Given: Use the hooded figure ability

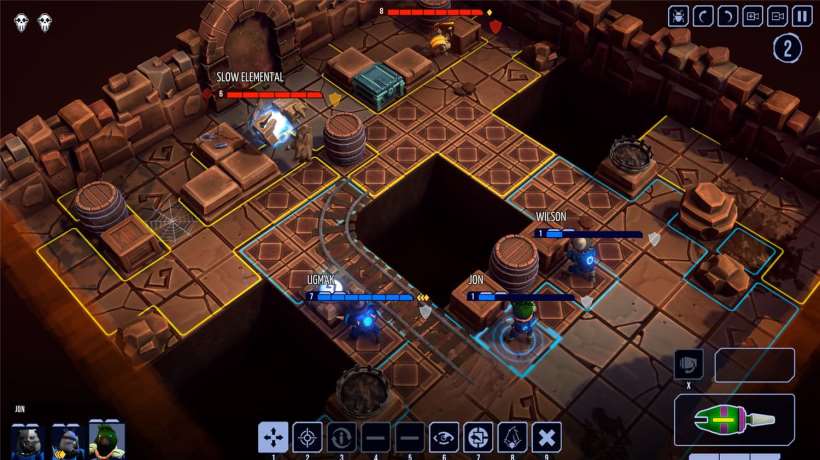Looking at the screenshot, I should 512,437.
